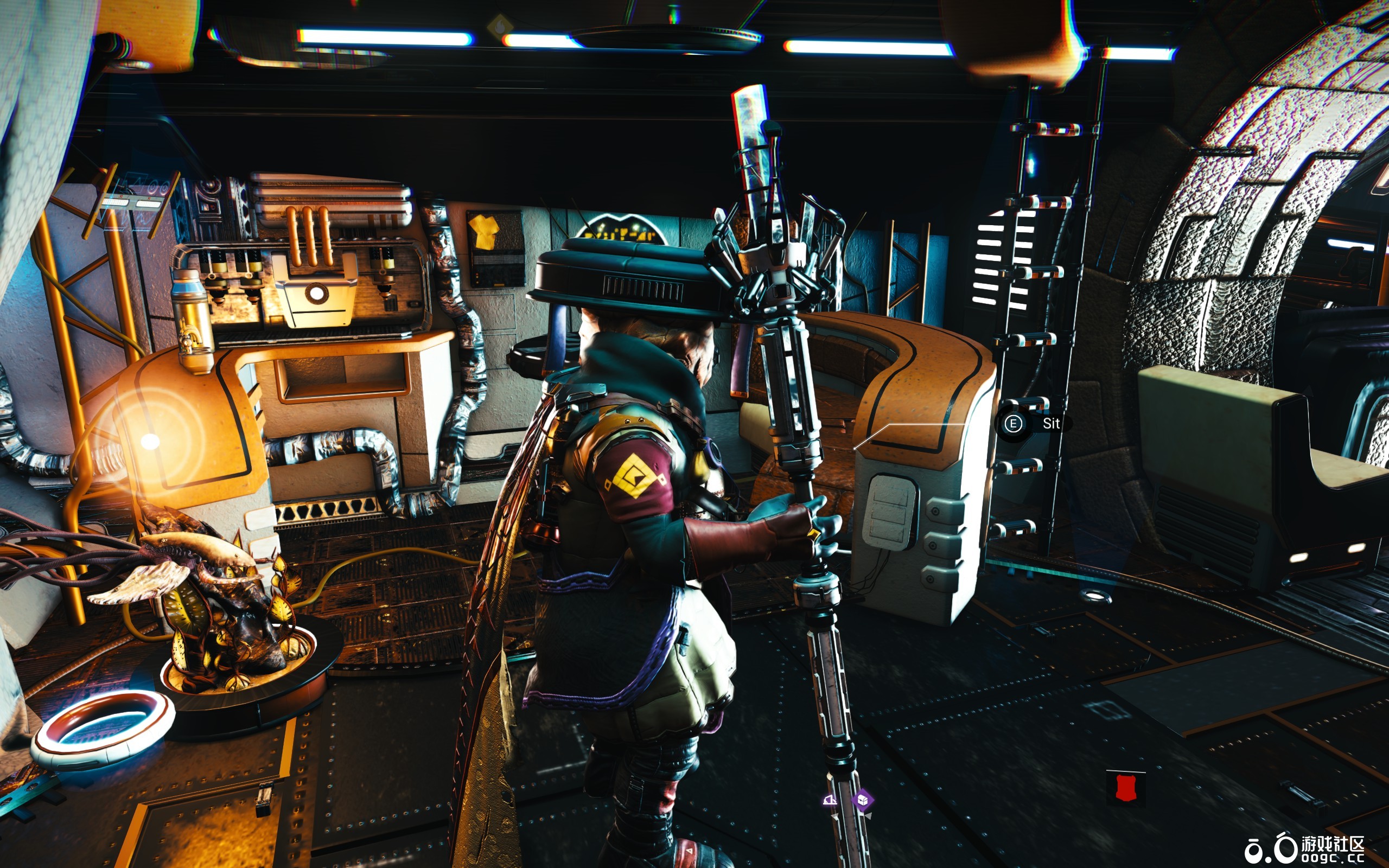Select the scoreboard panel in the upper left

pos(132,204)
